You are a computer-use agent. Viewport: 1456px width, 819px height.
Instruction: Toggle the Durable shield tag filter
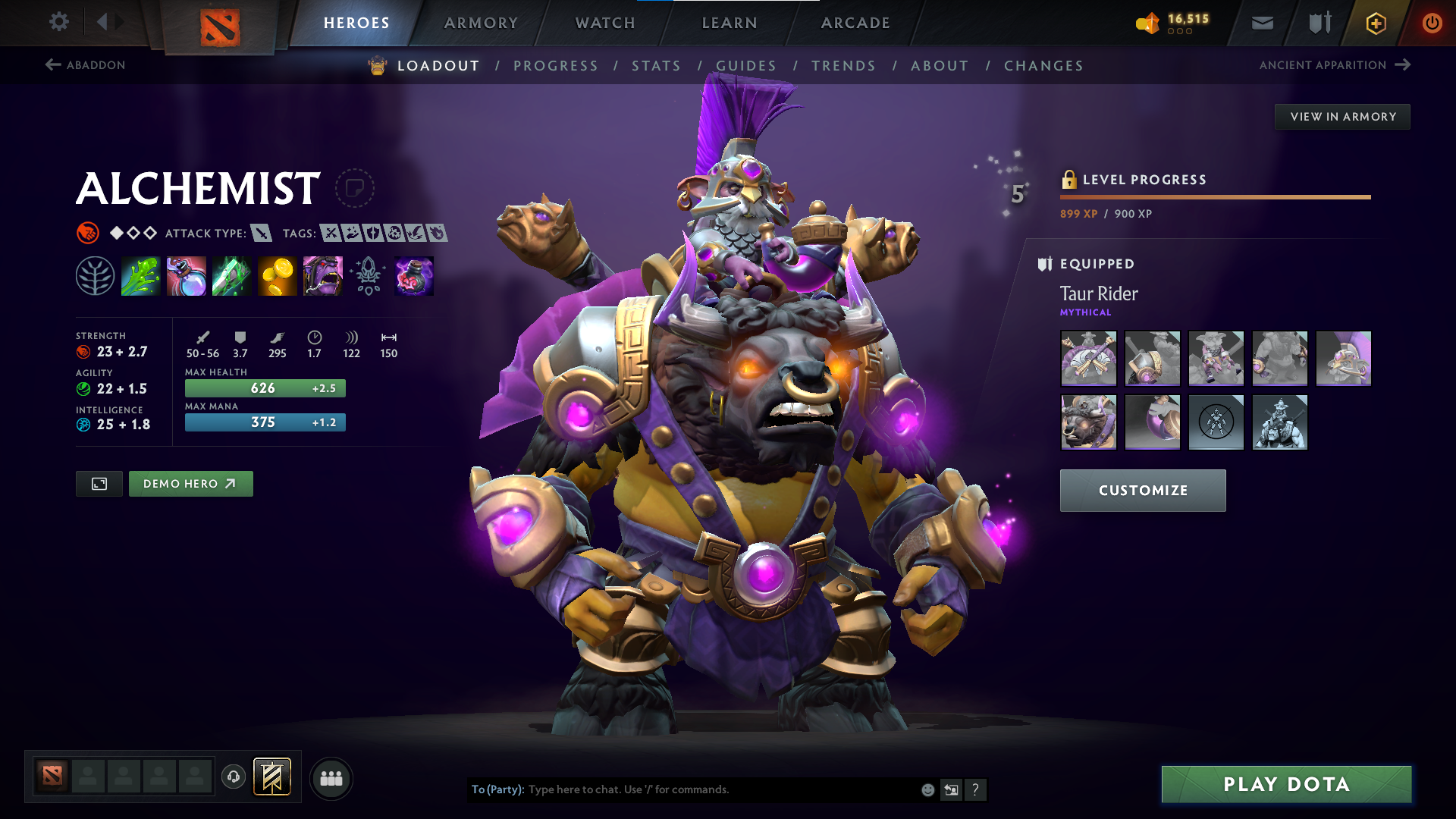375,234
